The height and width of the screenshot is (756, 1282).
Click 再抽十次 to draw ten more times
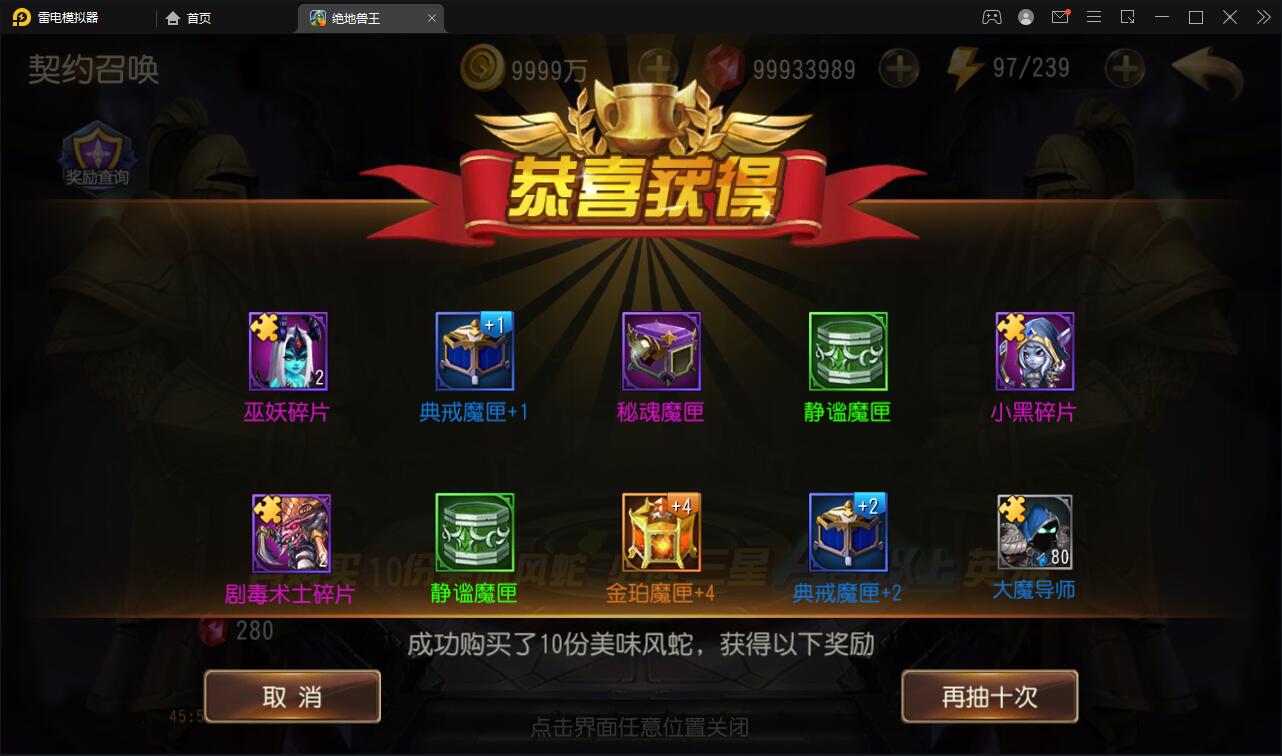click(989, 697)
